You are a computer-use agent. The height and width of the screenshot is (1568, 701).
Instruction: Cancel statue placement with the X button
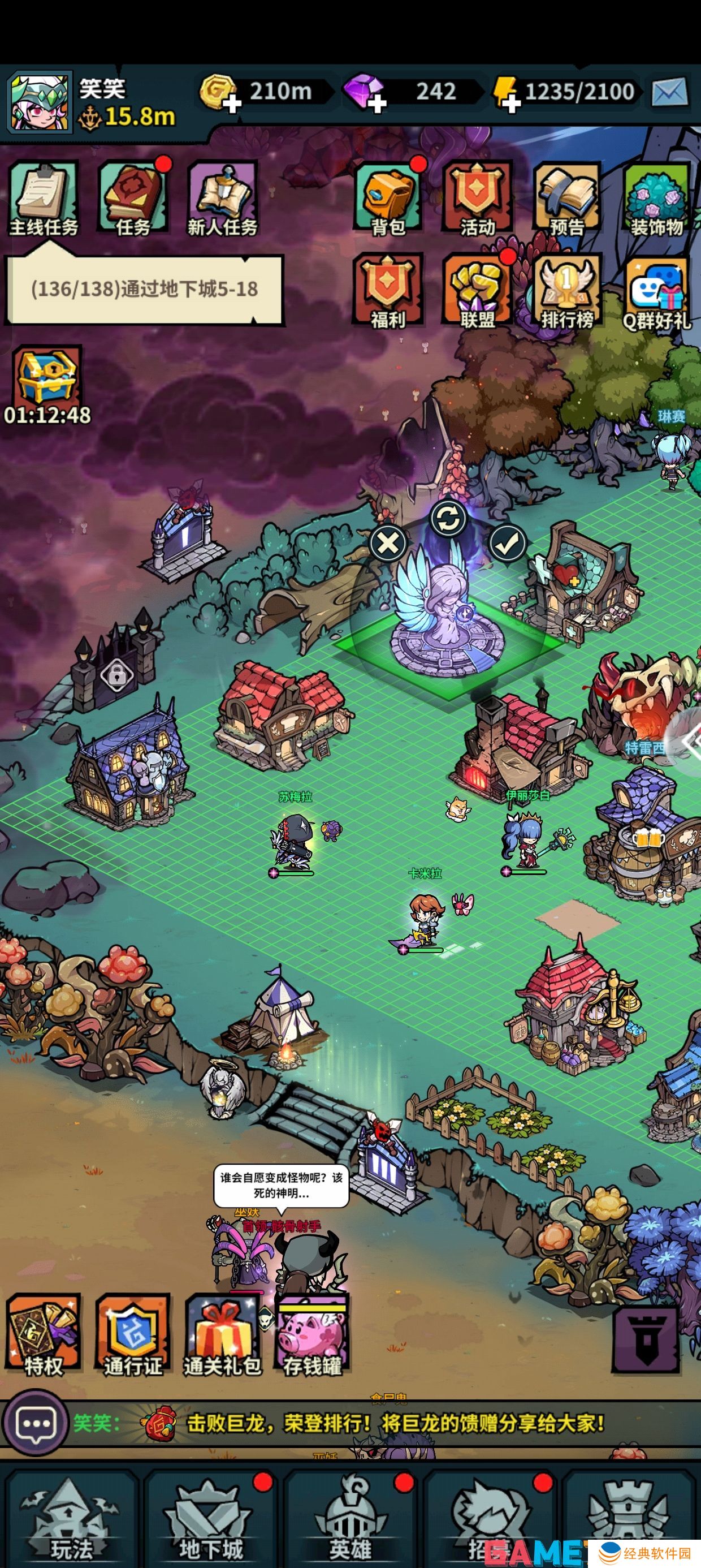pyautogui.click(x=388, y=543)
